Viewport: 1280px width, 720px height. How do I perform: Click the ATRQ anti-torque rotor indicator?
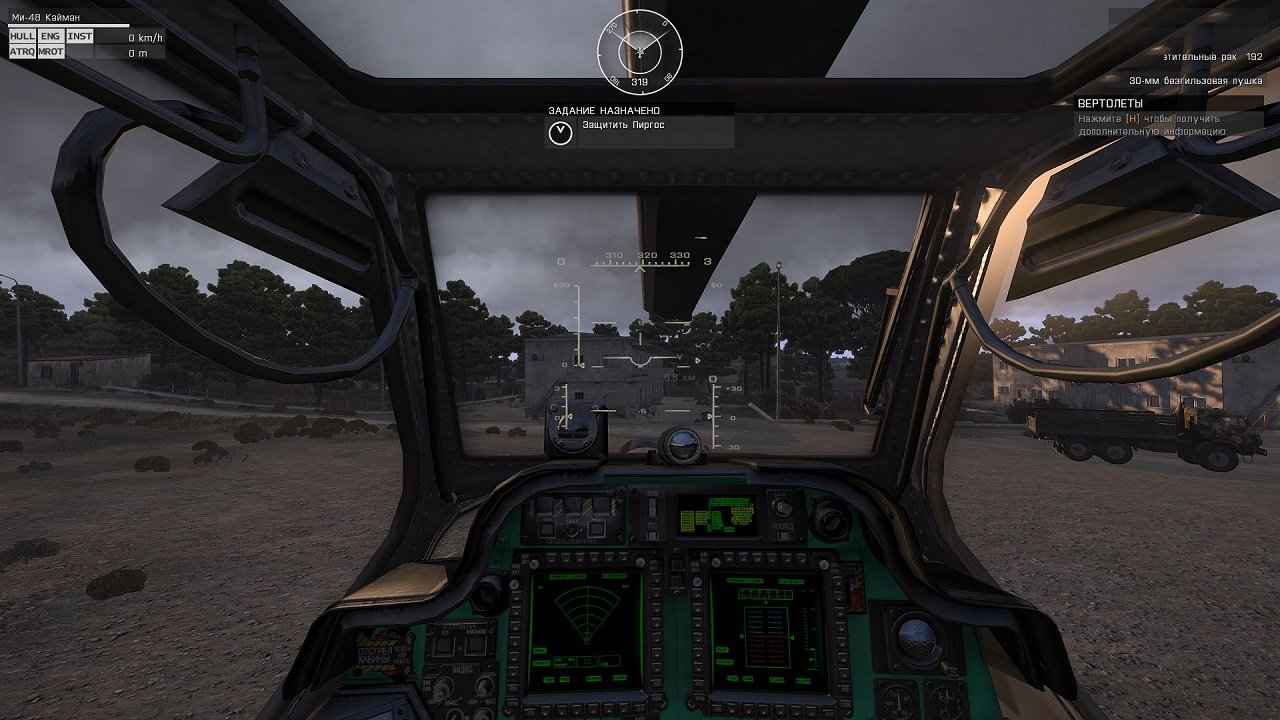click(x=22, y=52)
